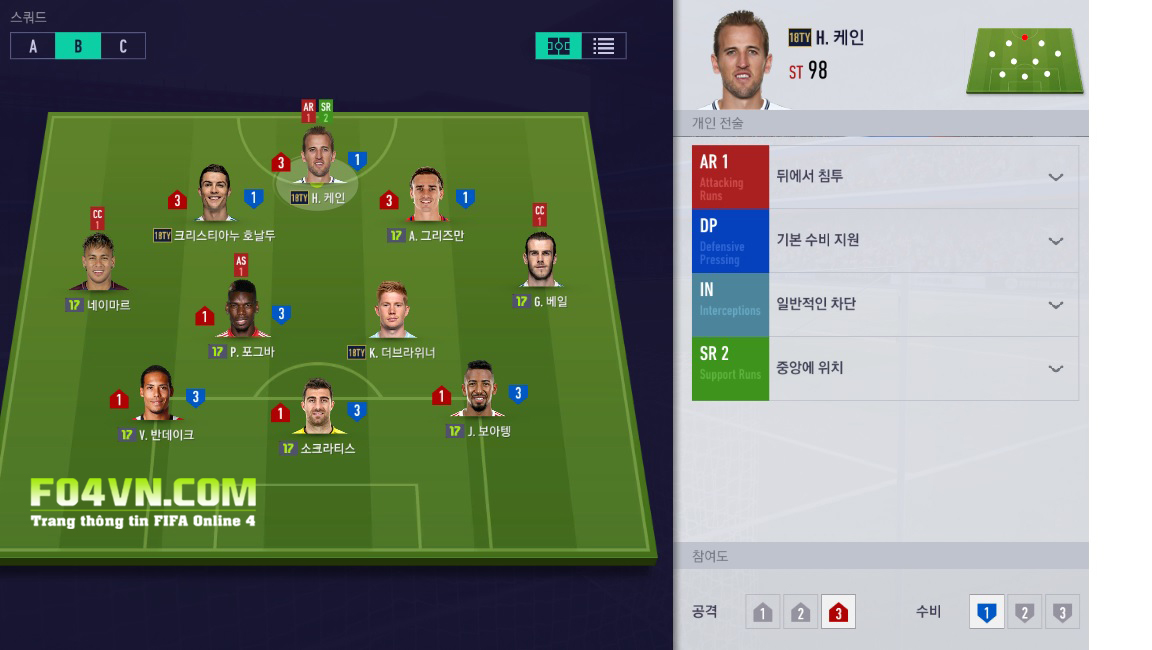
Task: Select A. 그리즈만 in the lineup
Action: click(x=427, y=197)
